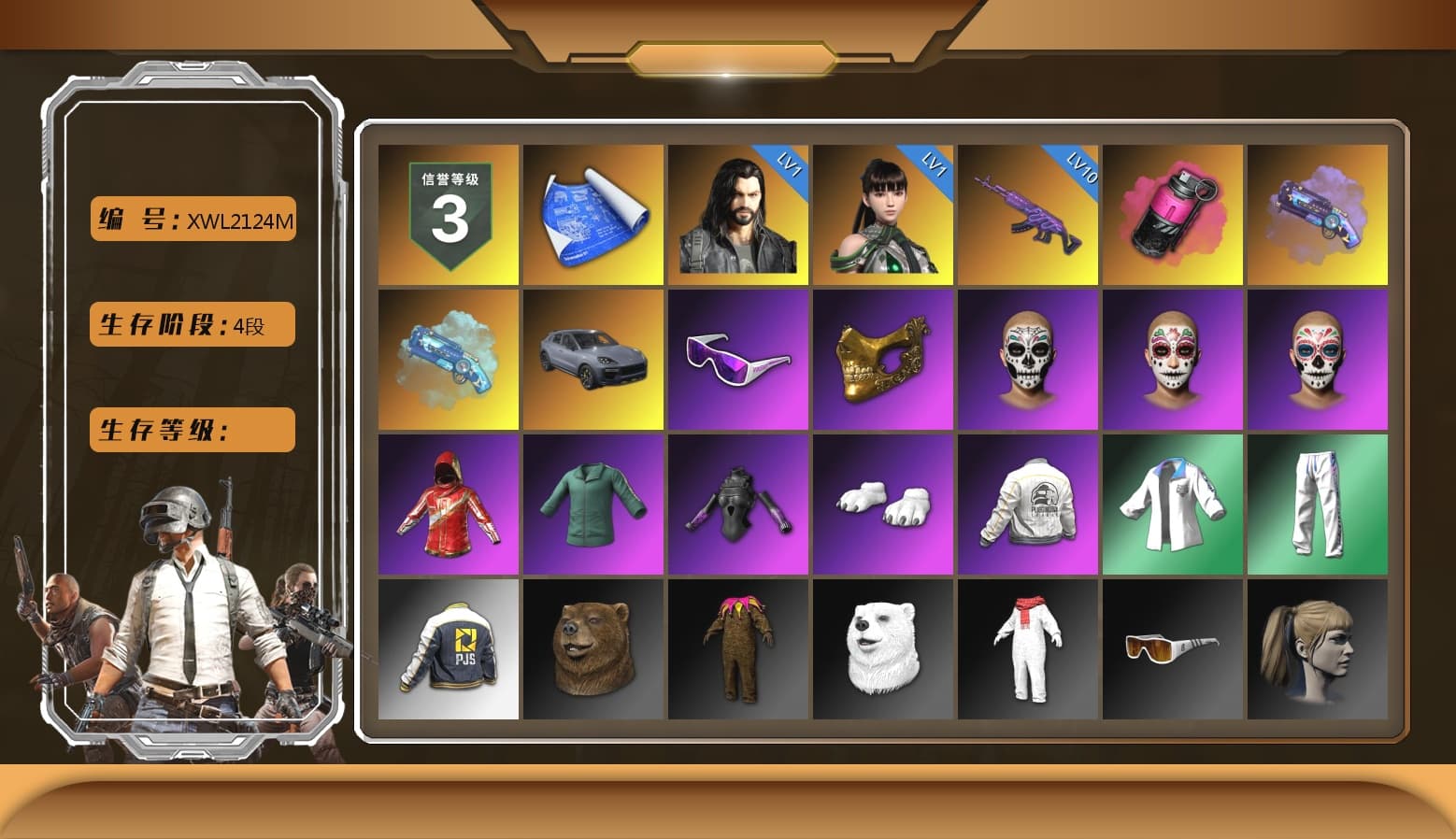The image size is (1456, 839).
Task: Open the pink grenade skin
Action: (x=1171, y=215)
